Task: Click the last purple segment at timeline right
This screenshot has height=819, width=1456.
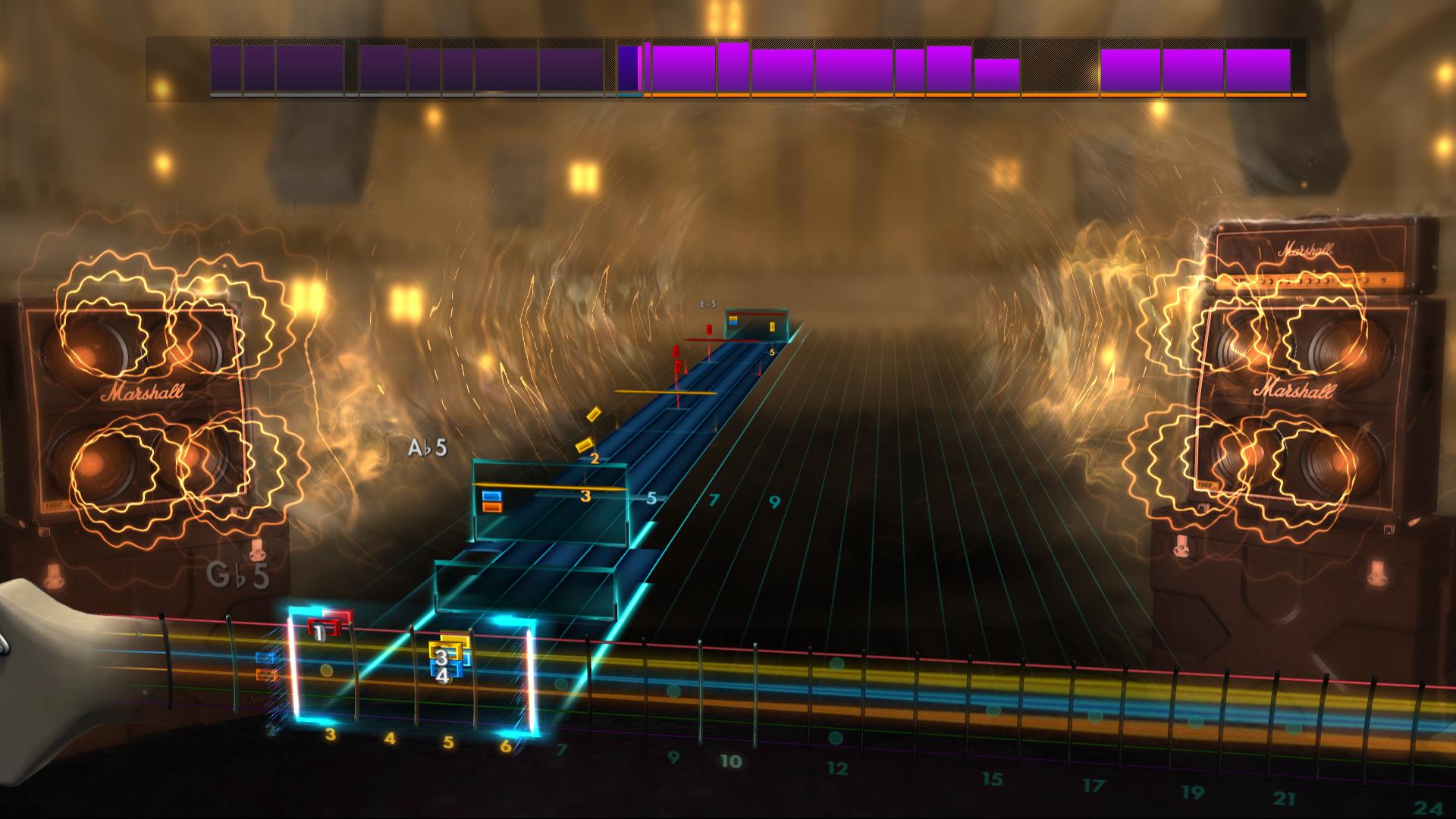Action: 1259,70
